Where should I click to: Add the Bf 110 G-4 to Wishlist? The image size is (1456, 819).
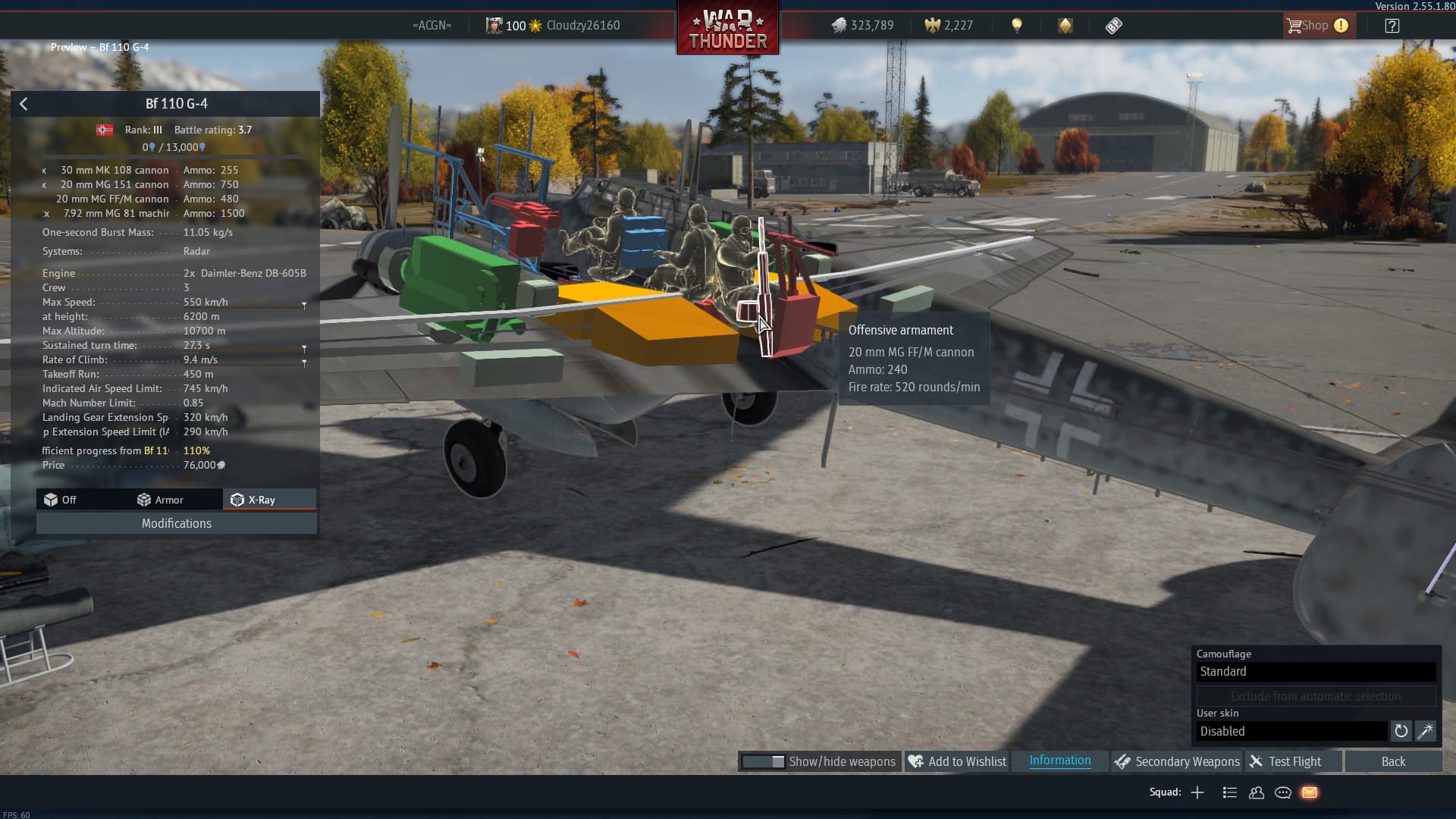[957, 761]
